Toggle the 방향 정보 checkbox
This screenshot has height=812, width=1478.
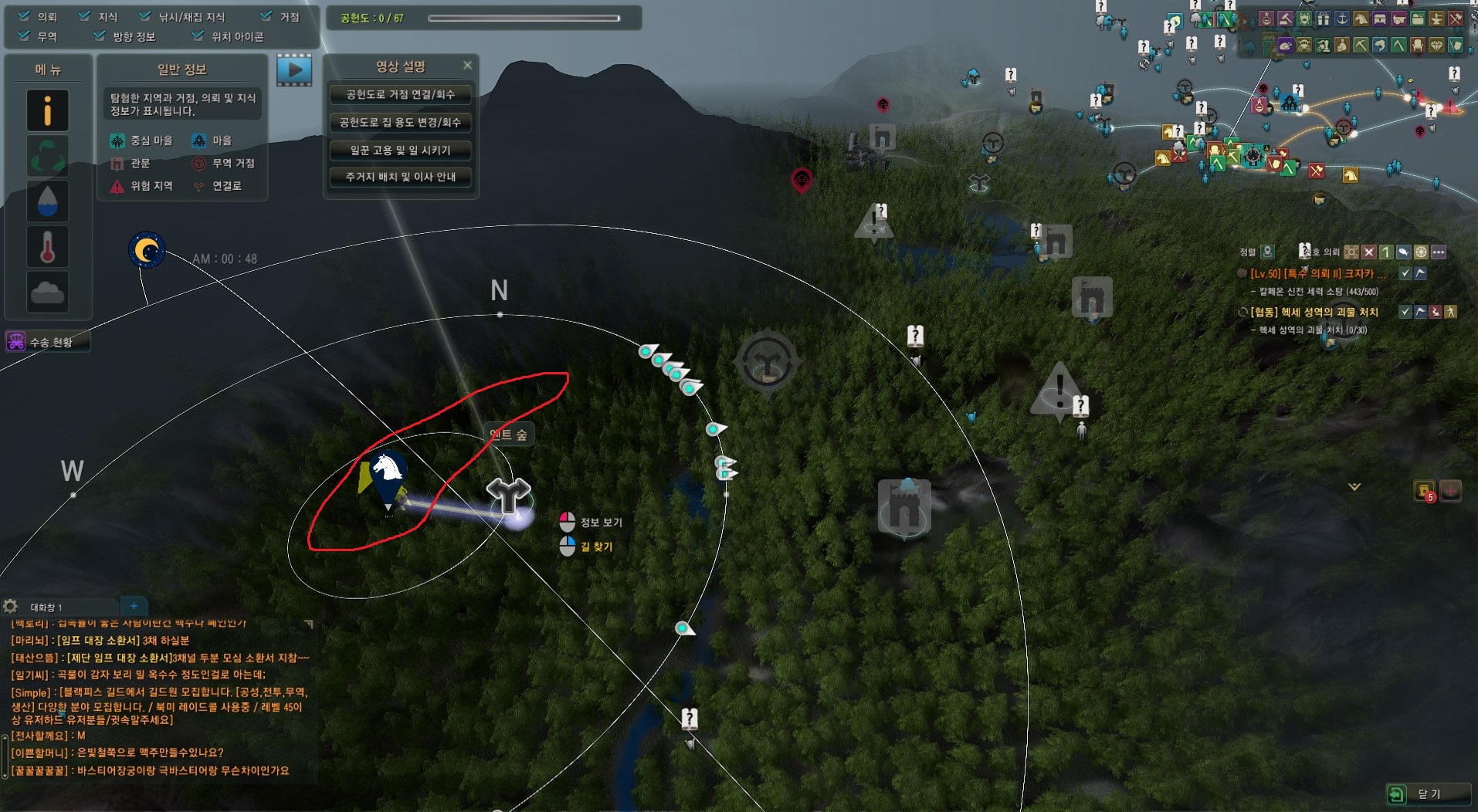tap(100, 36)
